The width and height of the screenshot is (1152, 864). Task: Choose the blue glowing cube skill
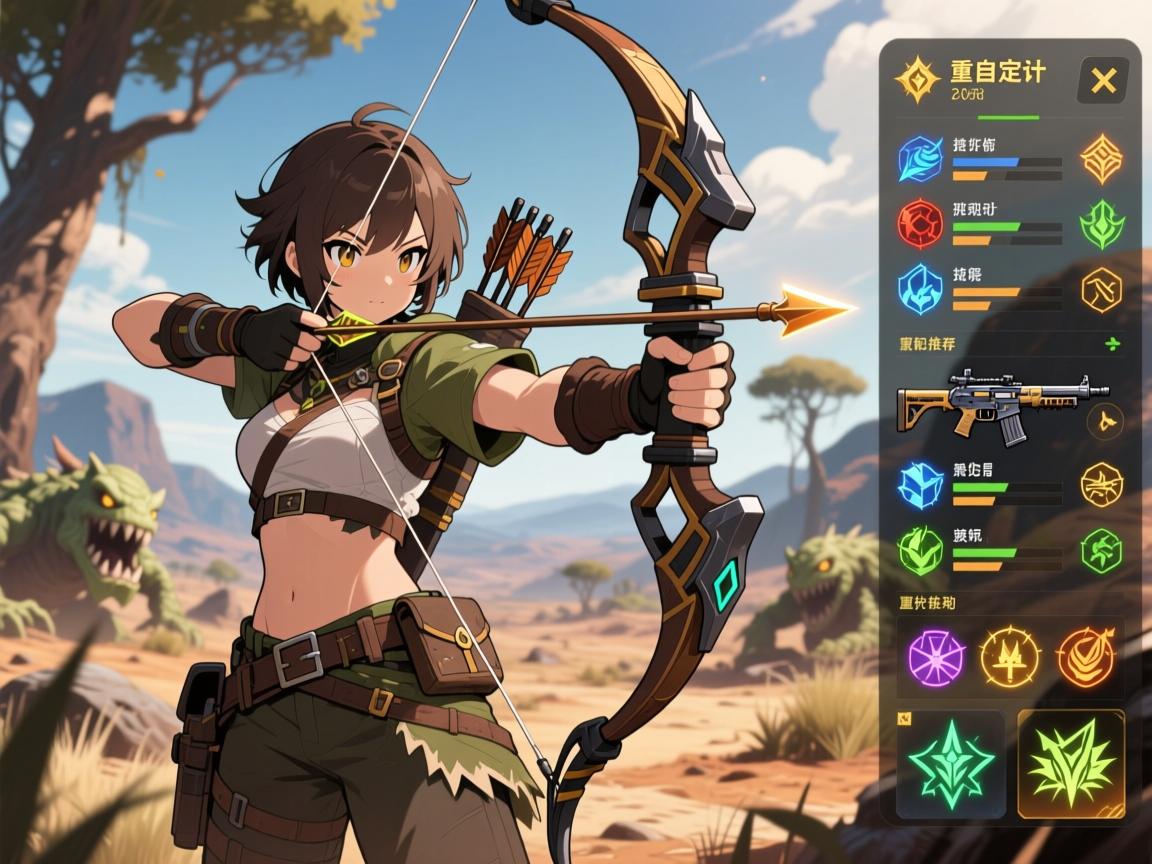click(920, 485)
